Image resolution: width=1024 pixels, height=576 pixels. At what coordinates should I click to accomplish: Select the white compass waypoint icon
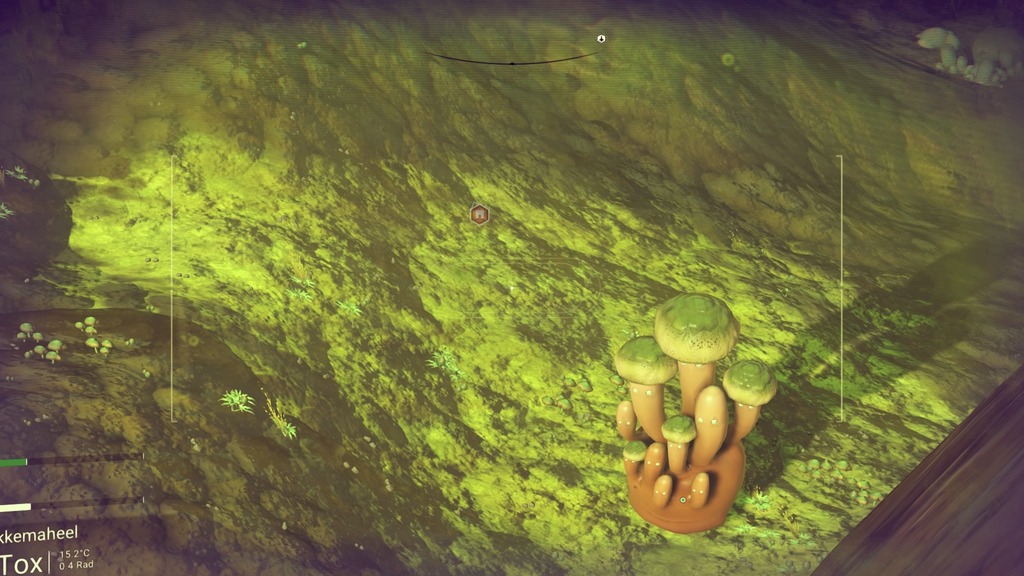[601, 39]
